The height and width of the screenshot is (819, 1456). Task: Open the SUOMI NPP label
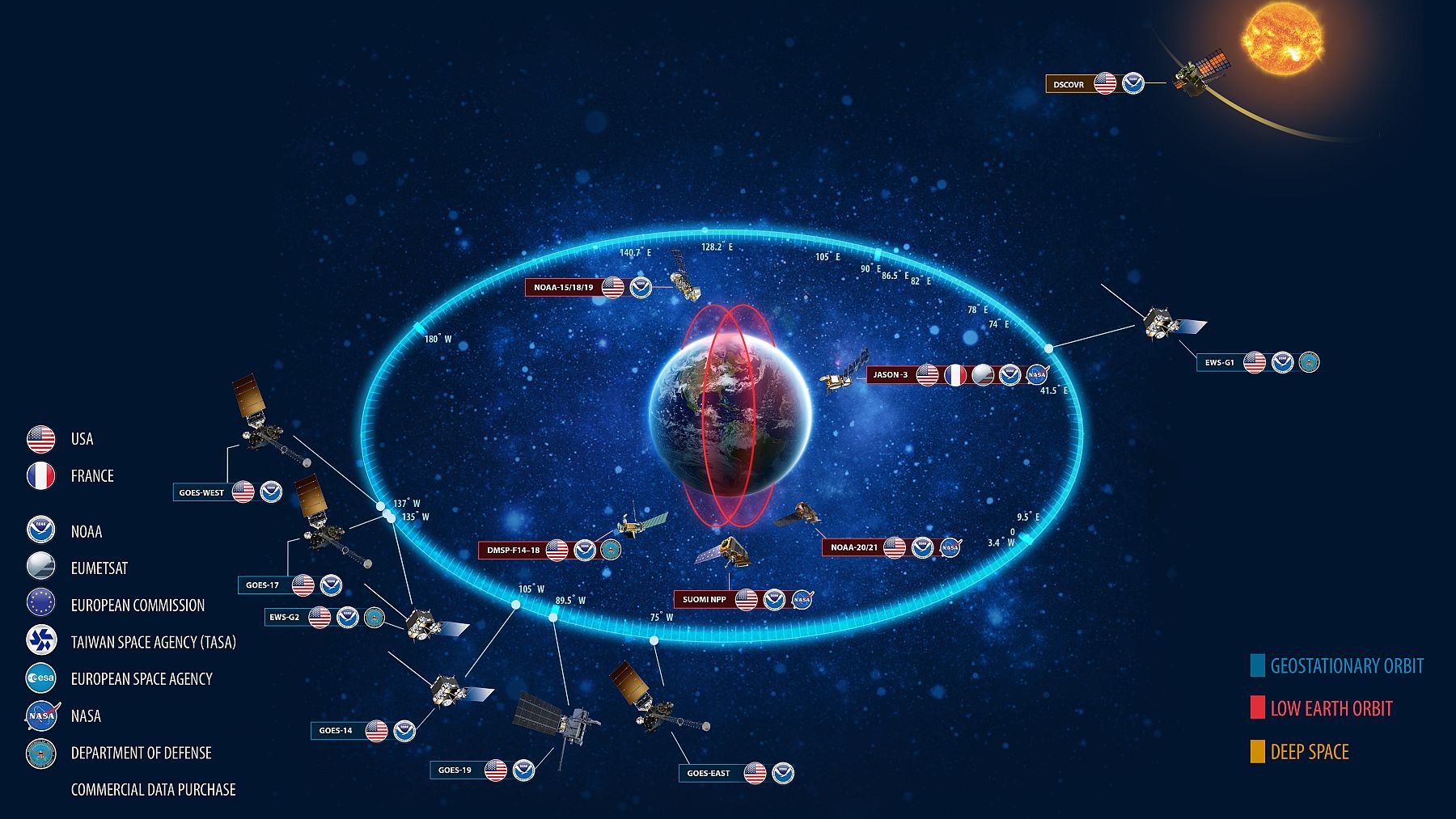[x=704, y=599]
